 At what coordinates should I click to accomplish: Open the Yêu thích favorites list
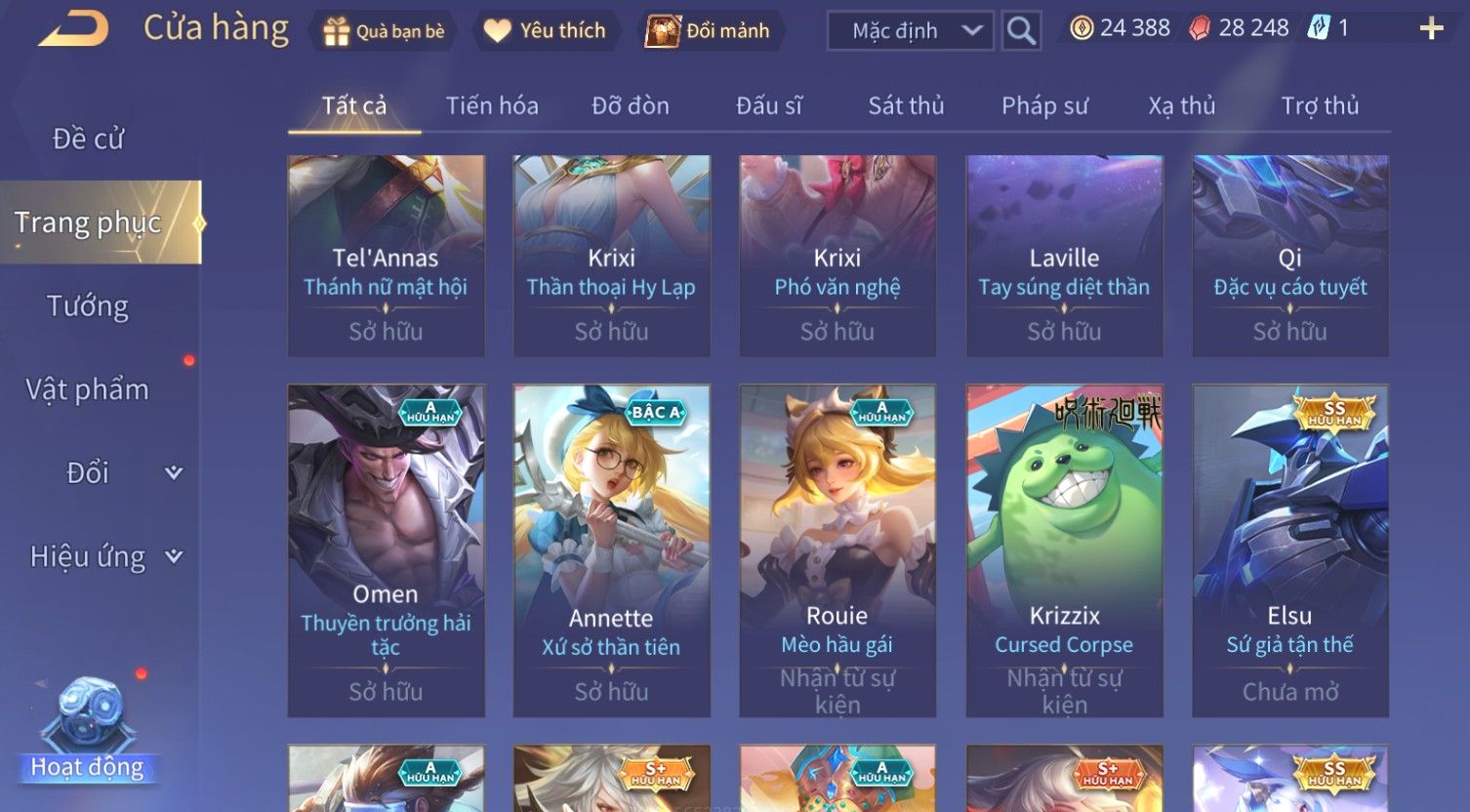coord(546,31)
